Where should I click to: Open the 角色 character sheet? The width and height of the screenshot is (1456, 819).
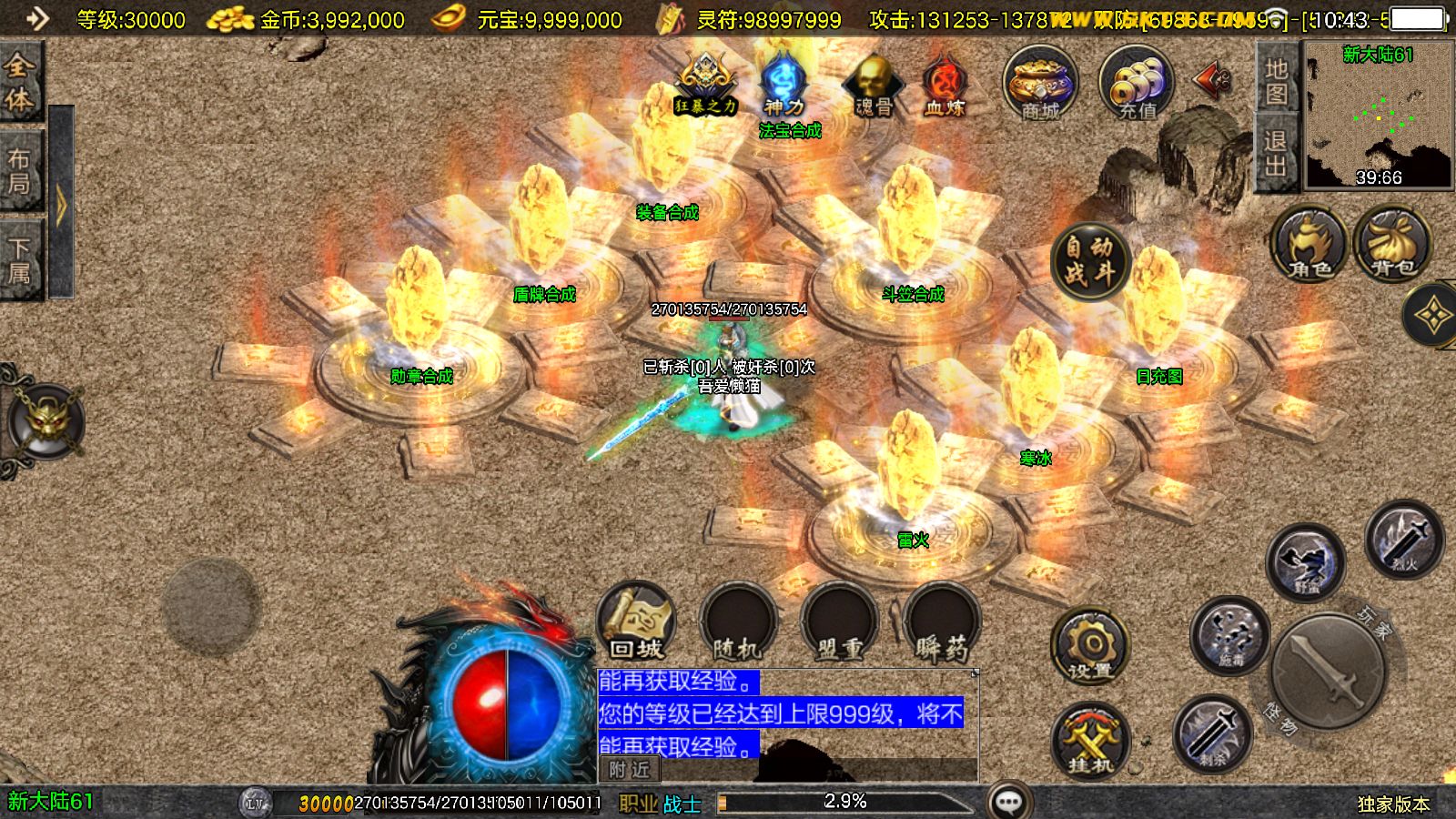point(1309,245)
